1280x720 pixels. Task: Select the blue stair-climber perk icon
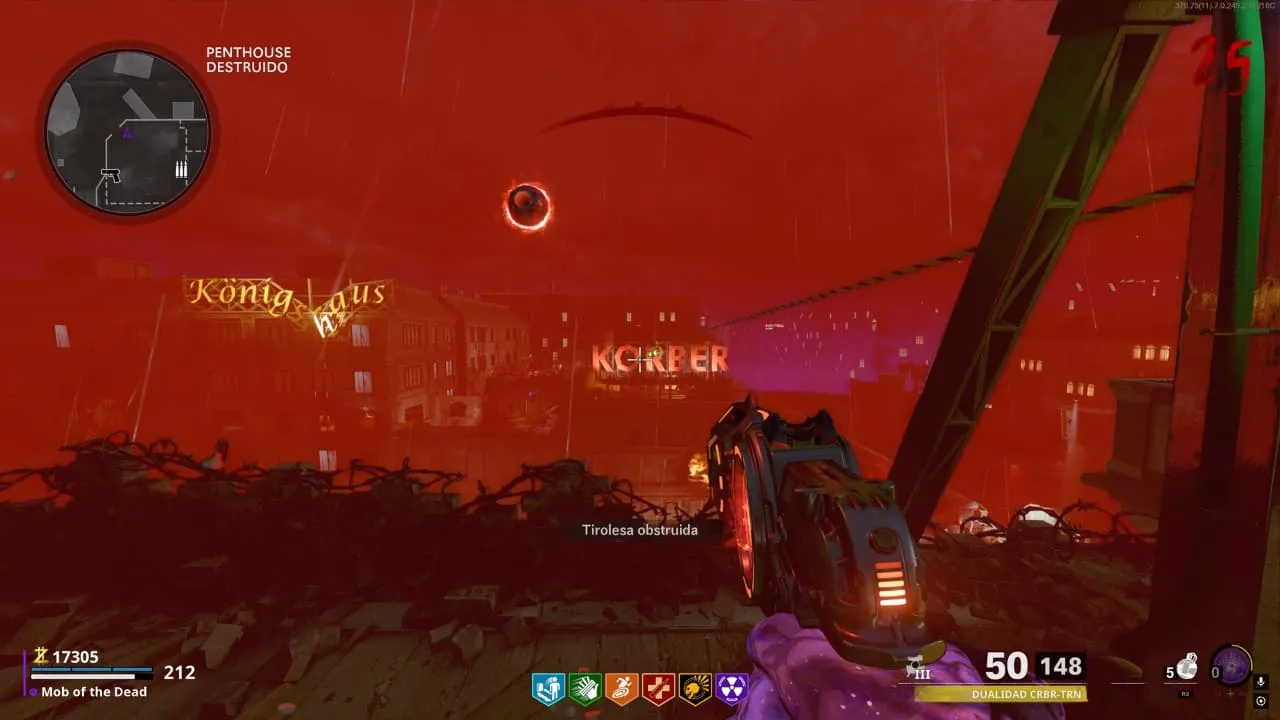(x=548, y=689)
